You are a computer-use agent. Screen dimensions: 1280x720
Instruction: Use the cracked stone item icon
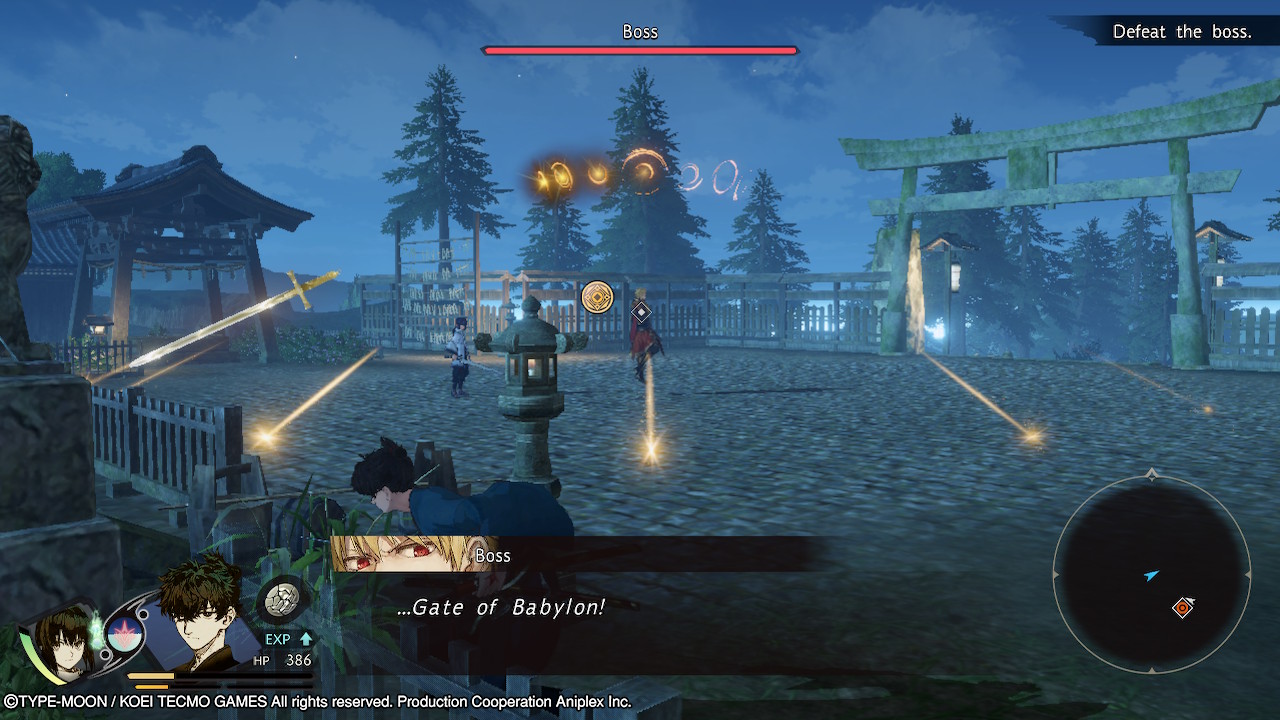281,601
